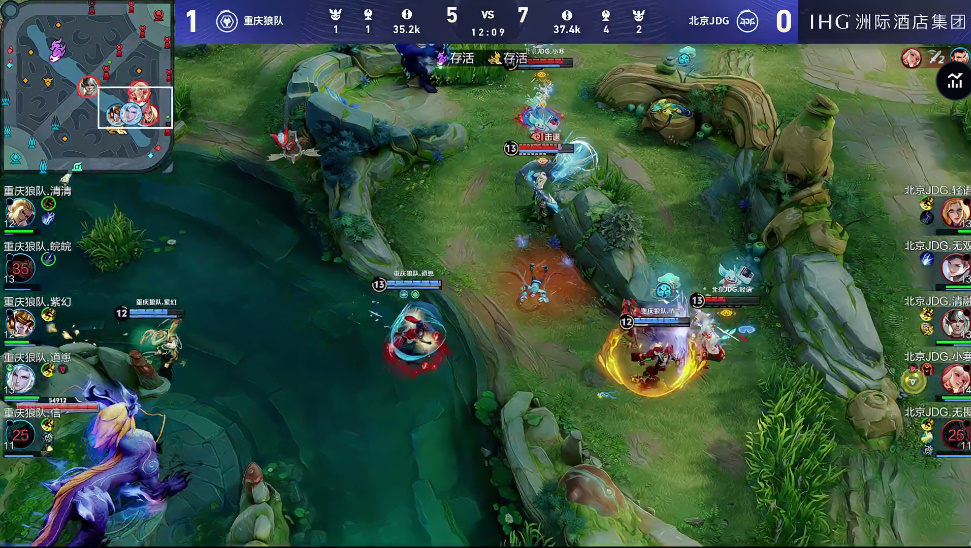Image resolution: width=971 pixels, height=548 pixels.
Task: Choose JDG 无双's hero portrait
Action: [x=954, y=267]
